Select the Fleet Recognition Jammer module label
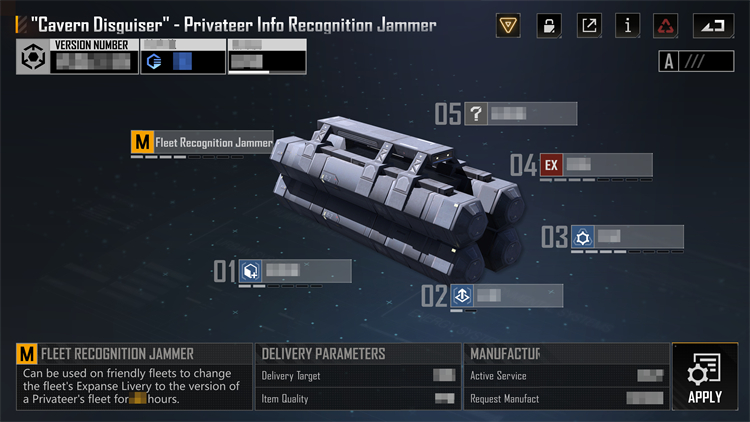750x422 pixels. coord(203,143)
